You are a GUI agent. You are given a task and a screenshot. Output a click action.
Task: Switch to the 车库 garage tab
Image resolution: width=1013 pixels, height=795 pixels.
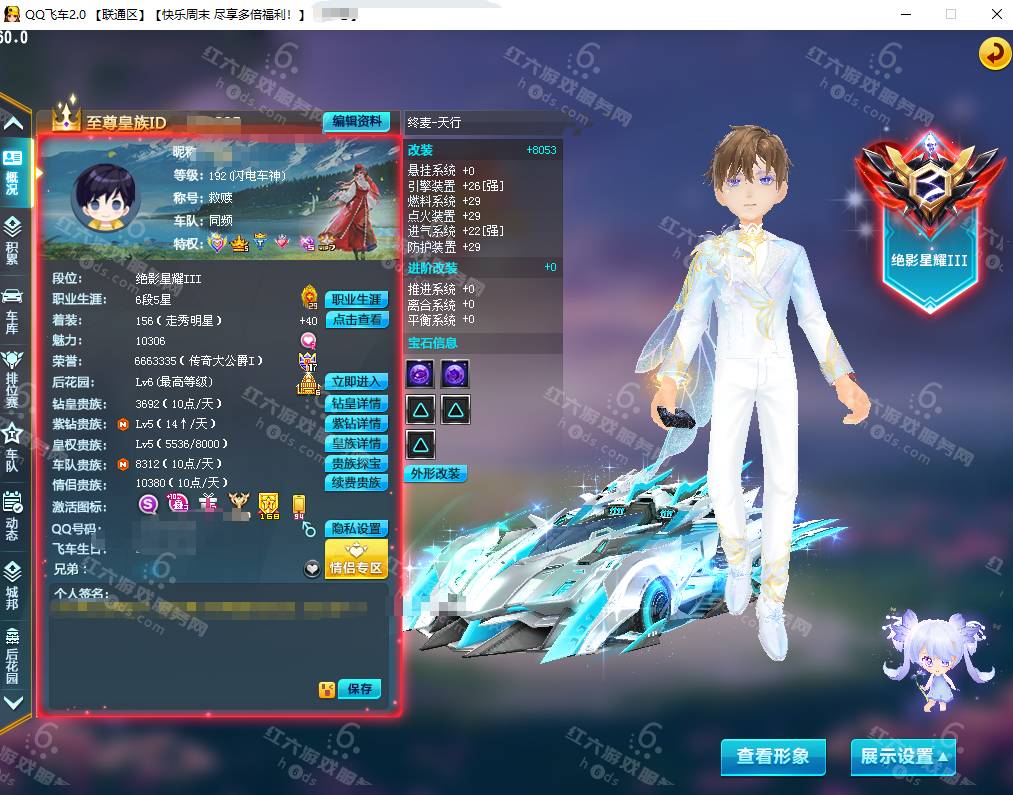13,310
